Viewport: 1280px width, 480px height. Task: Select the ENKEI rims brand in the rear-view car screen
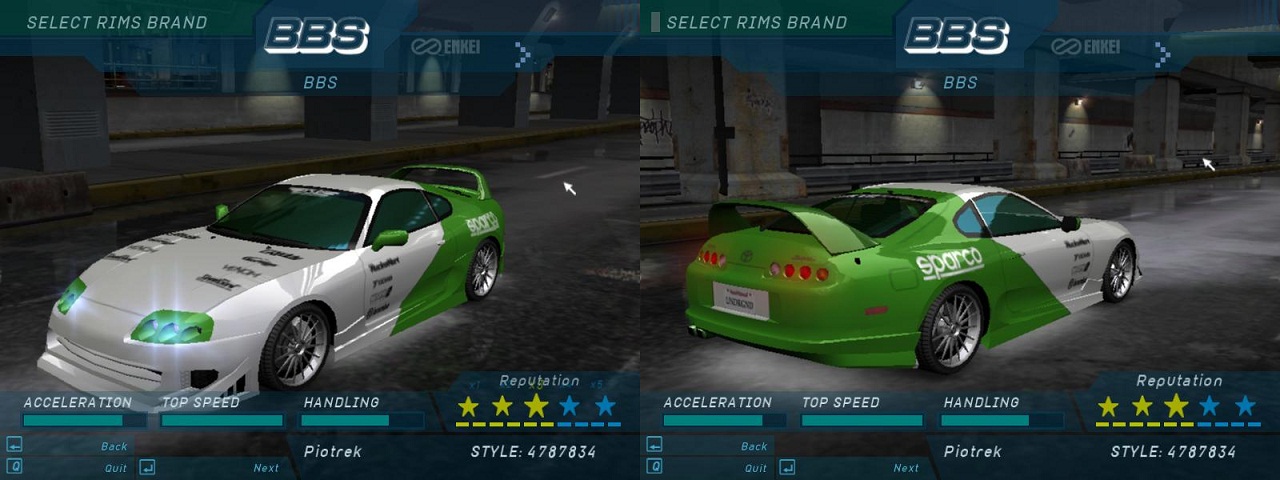(1087, 47)
